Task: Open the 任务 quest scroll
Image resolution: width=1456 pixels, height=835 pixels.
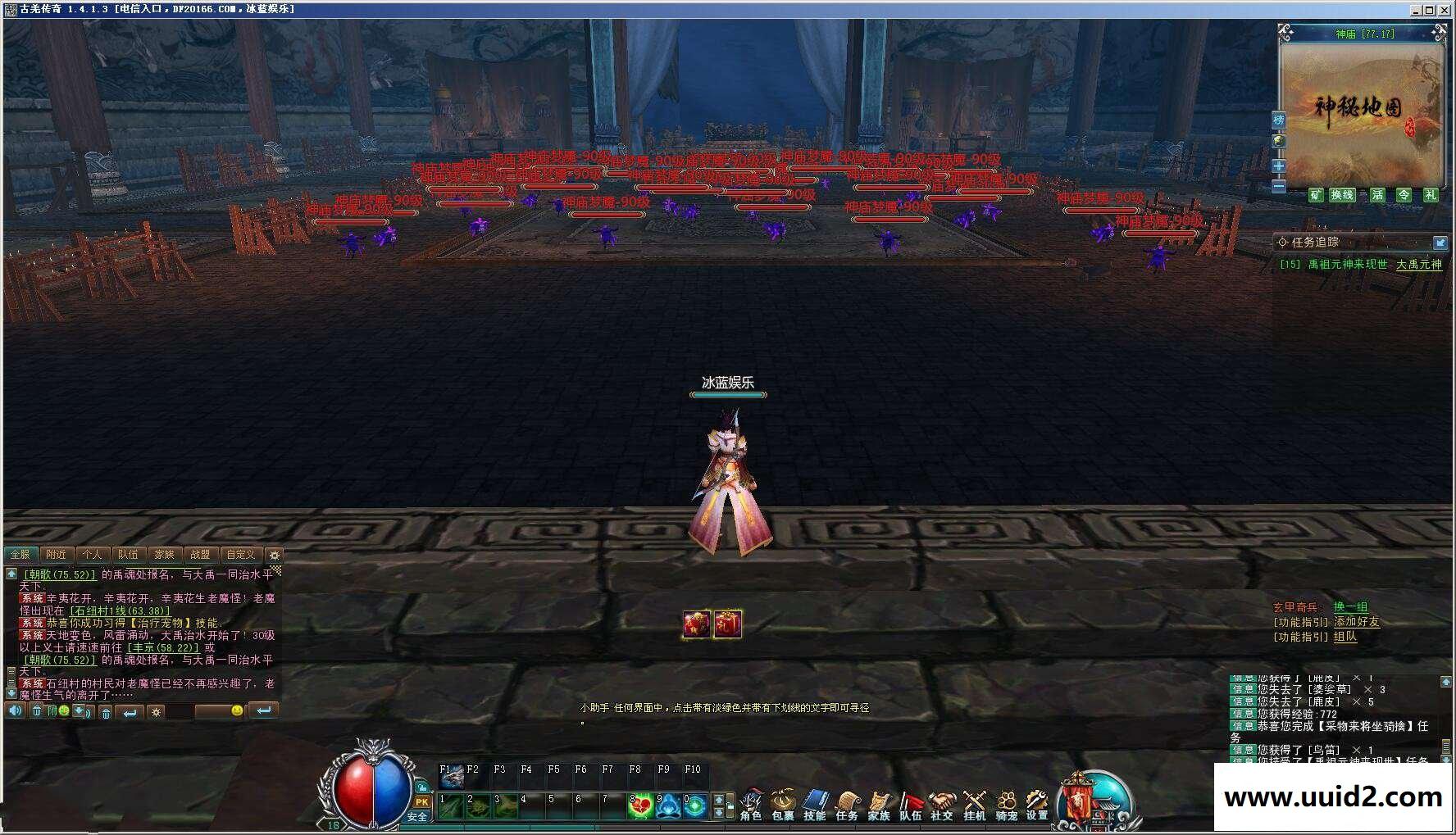Action: [846, 804]
